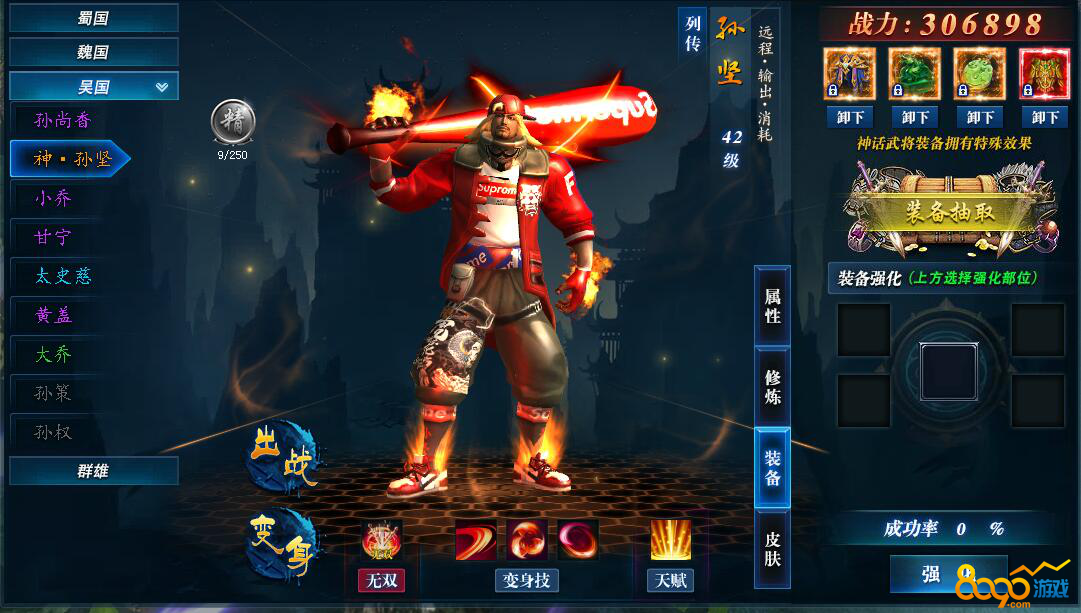The width and height of the screenshot is (1081, 613).
Task: Show the 皮肤 skins tab
Action: (772, 548)
